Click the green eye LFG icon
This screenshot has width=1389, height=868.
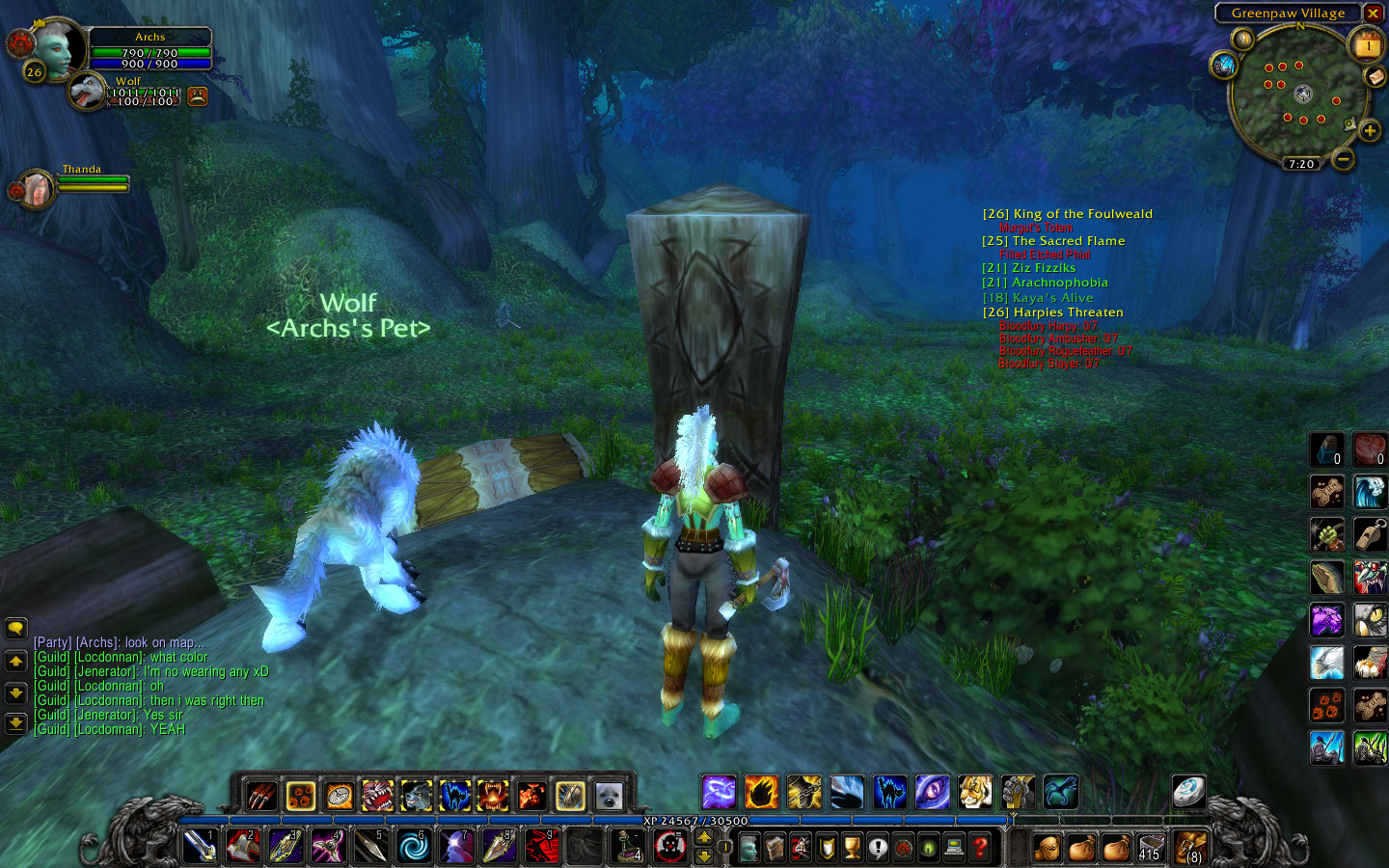(x=929, y=849)
